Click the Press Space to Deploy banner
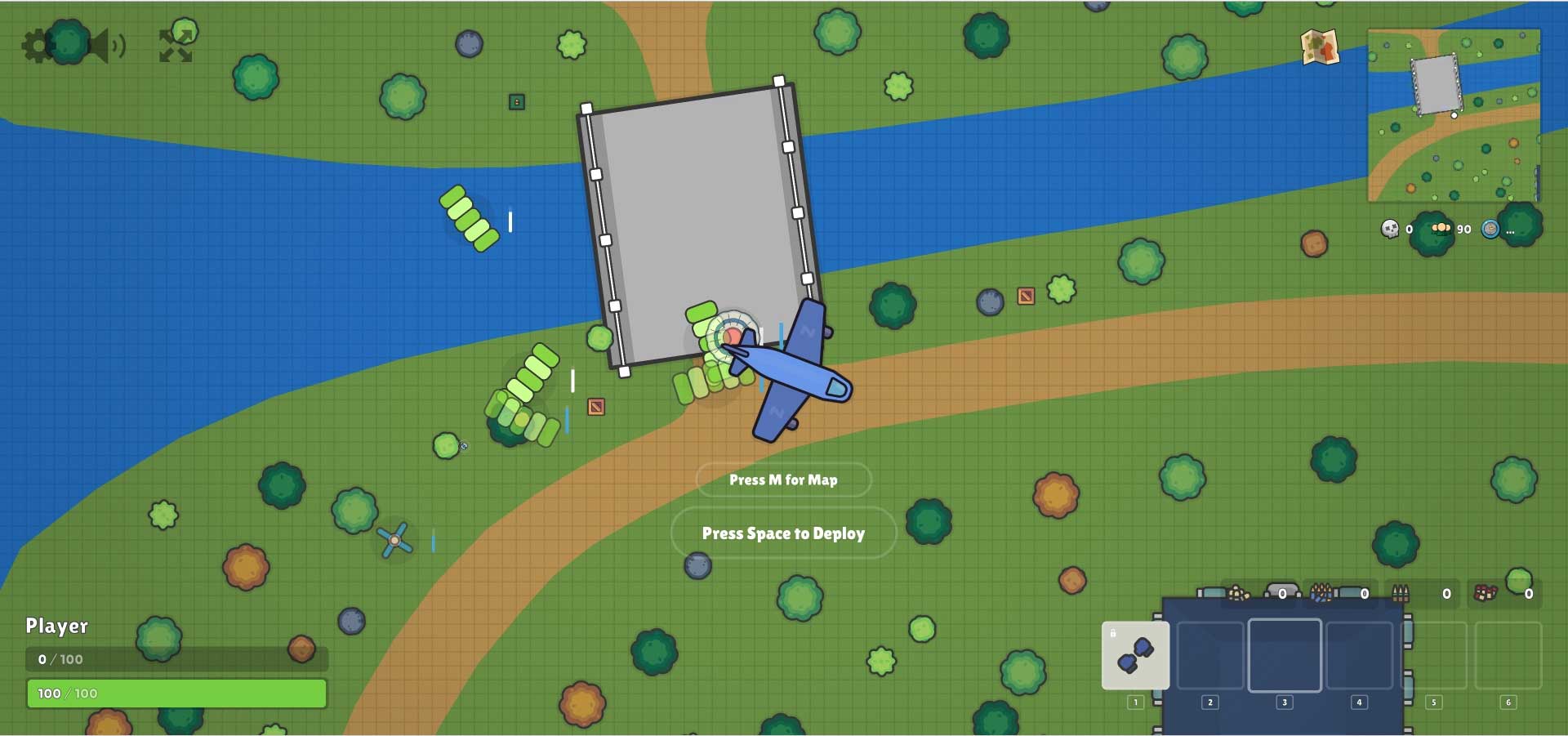Screen dimensions: 1568x736 [783, 533]
